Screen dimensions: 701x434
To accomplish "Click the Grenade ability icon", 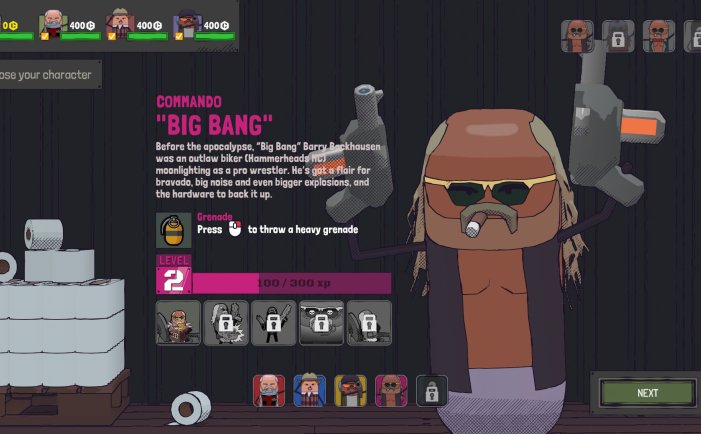I will pos(174,230).
